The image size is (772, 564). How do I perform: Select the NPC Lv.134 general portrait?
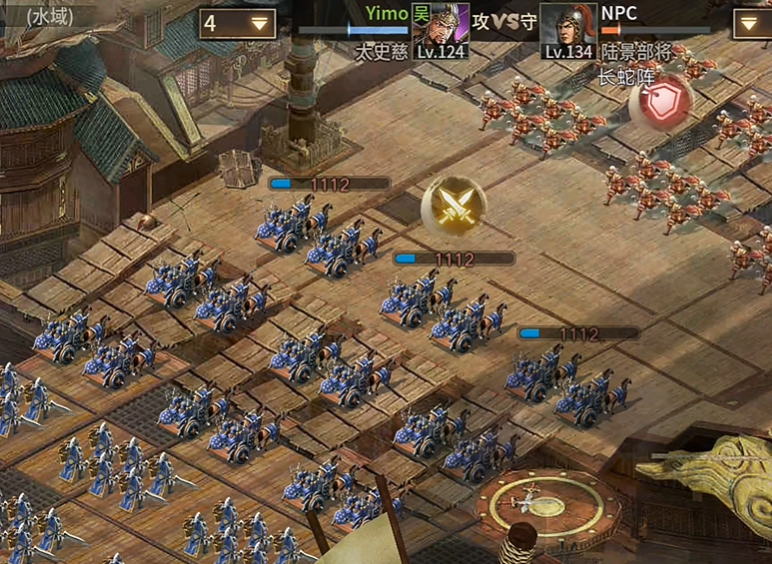(568, 30)
